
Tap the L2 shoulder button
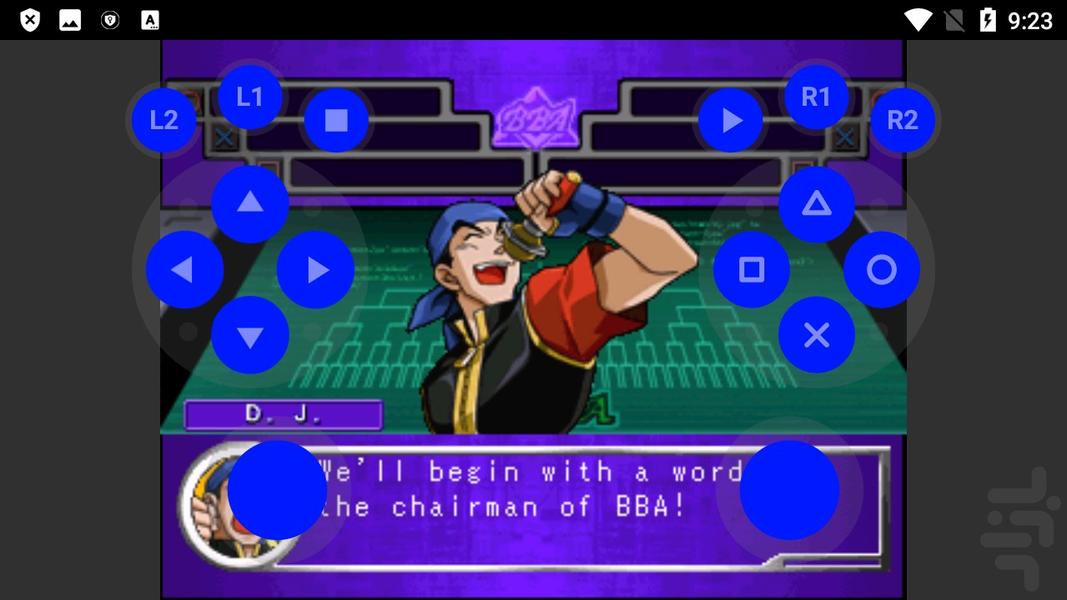(164, 121)
